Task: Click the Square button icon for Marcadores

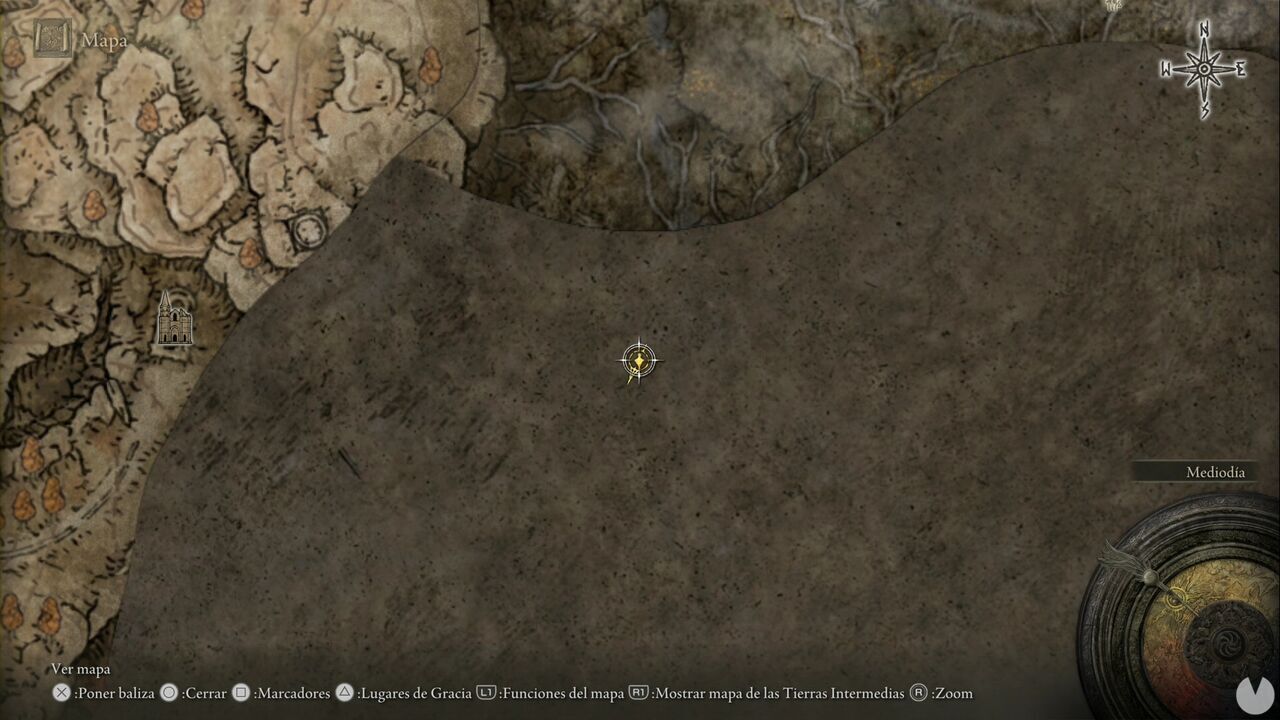Action: (240, 692)
